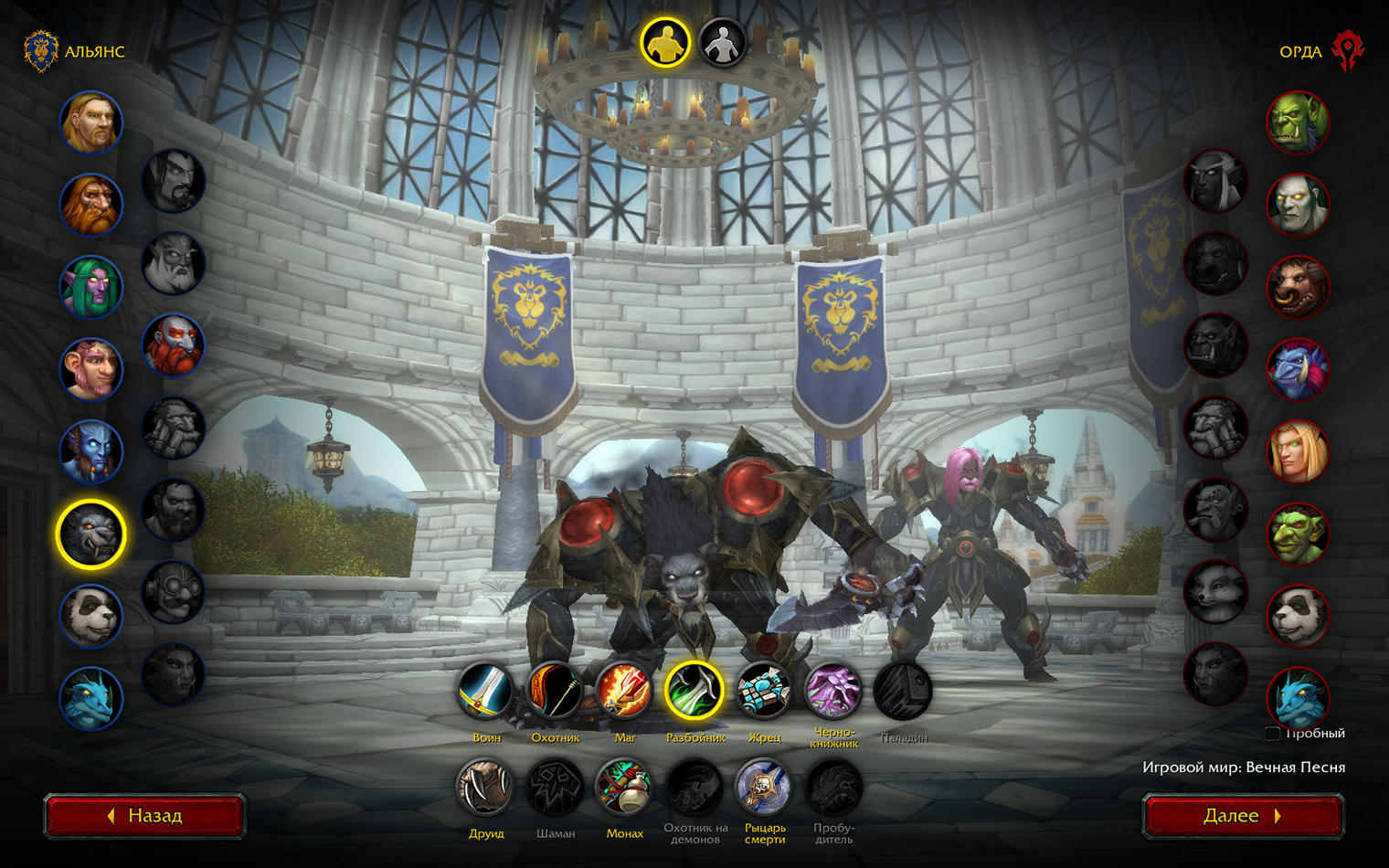Screen dimensions: 1389x868
Task: Click the Назад back button
Action: tap(144, 816)
